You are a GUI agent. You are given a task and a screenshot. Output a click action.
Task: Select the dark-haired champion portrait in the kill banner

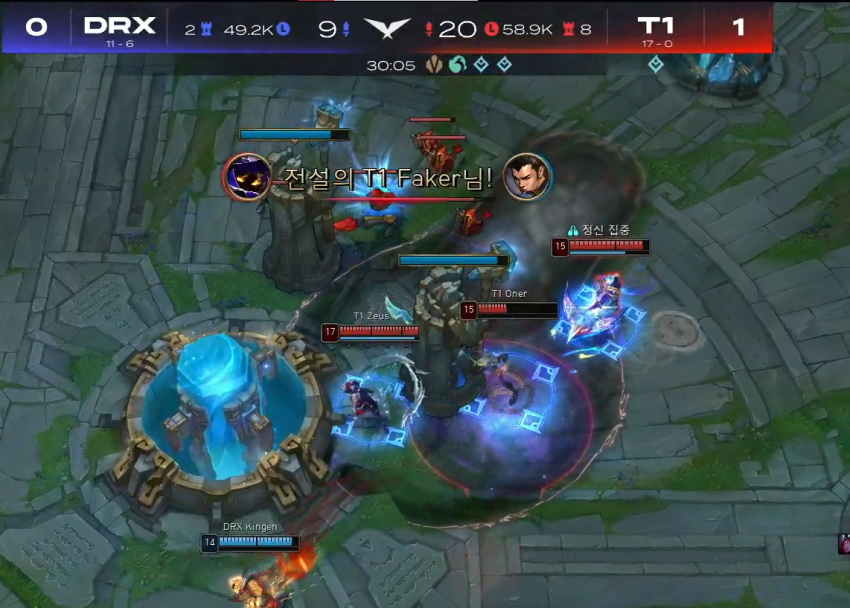[527, 178]
